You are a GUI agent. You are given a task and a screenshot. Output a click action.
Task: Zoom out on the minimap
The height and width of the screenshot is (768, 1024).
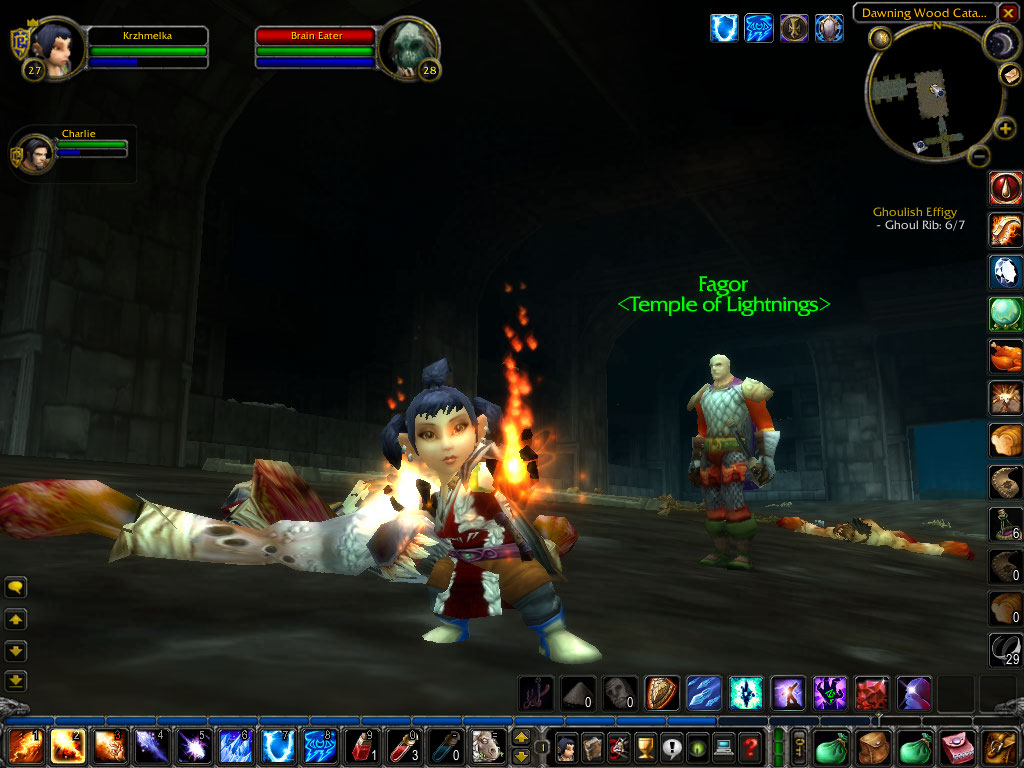pyautogui.click(x=980, y=155)
